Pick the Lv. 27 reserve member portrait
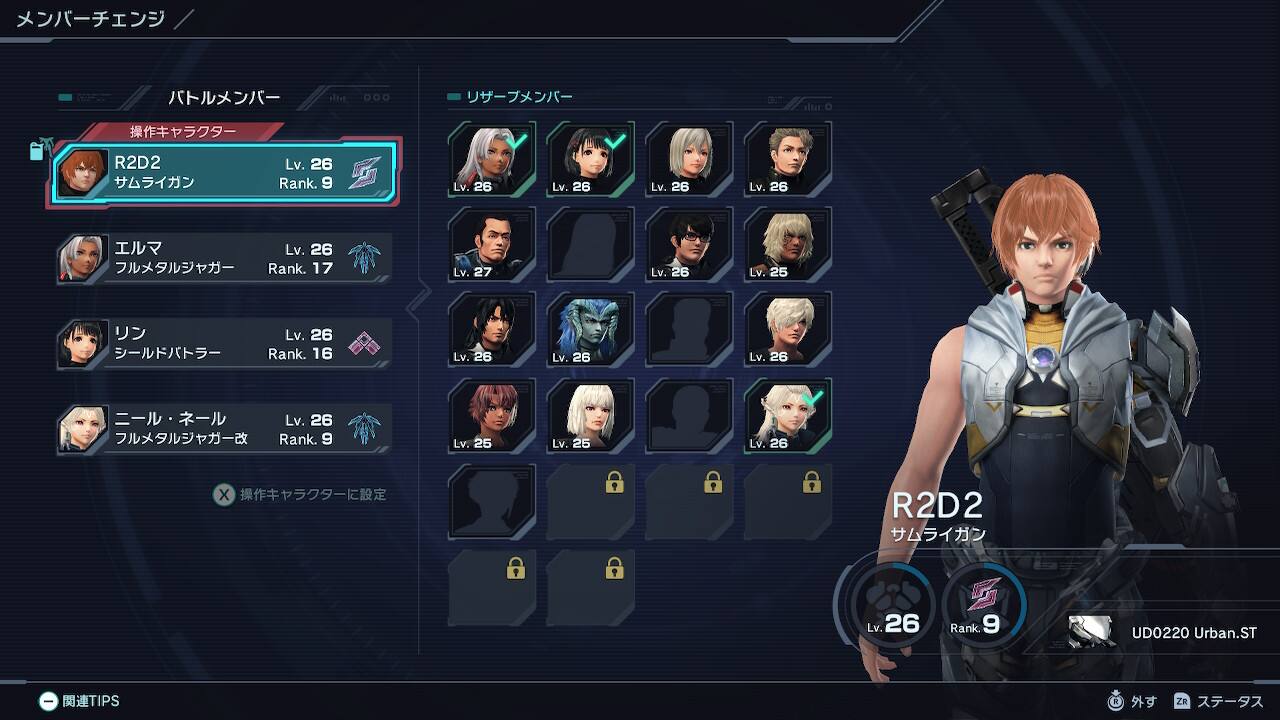 click(491, 244)
